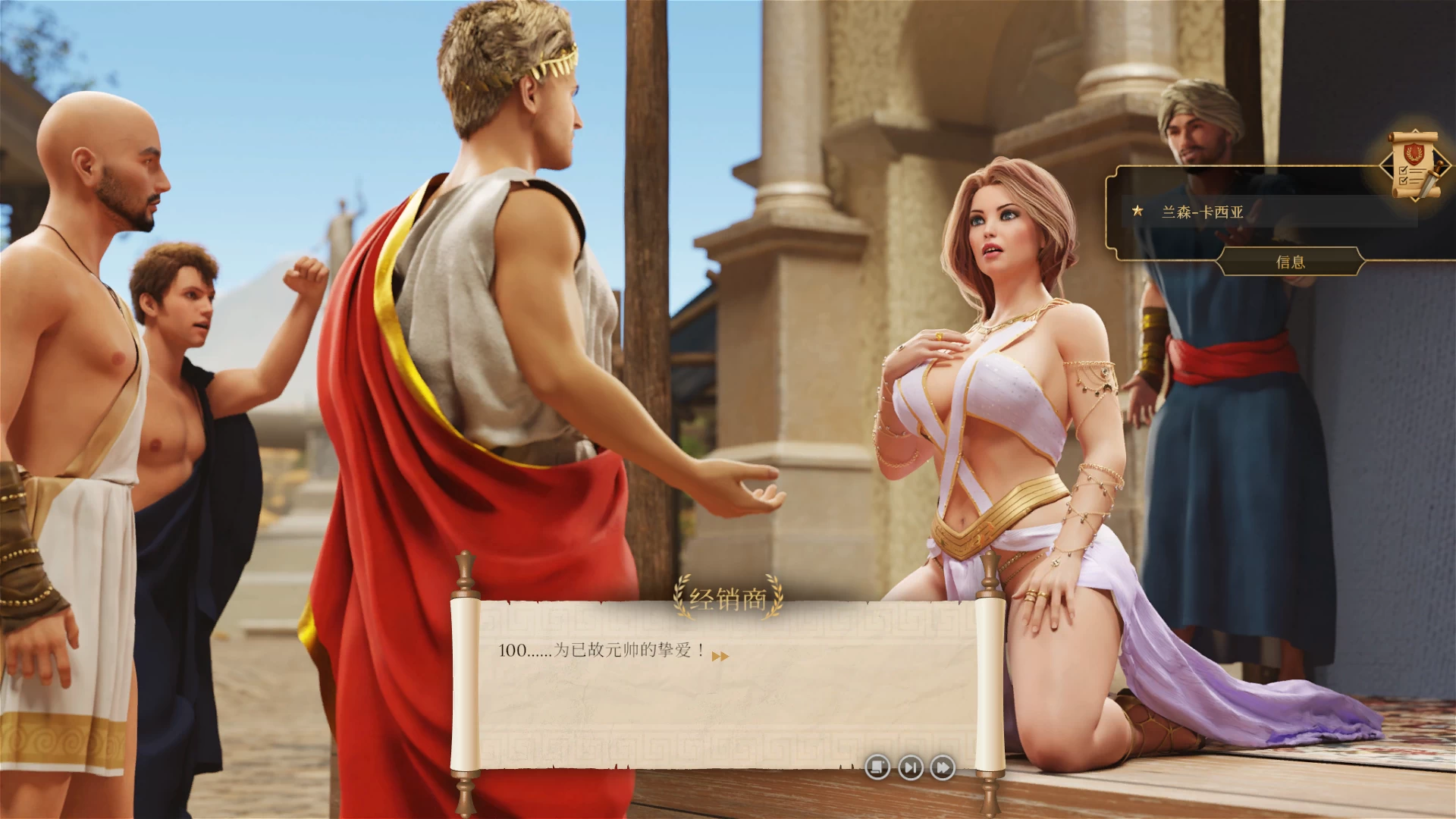This screenshot has width=1456, height=819.
Task: Click the auto-advance play icon
Action: coord(912,767)
